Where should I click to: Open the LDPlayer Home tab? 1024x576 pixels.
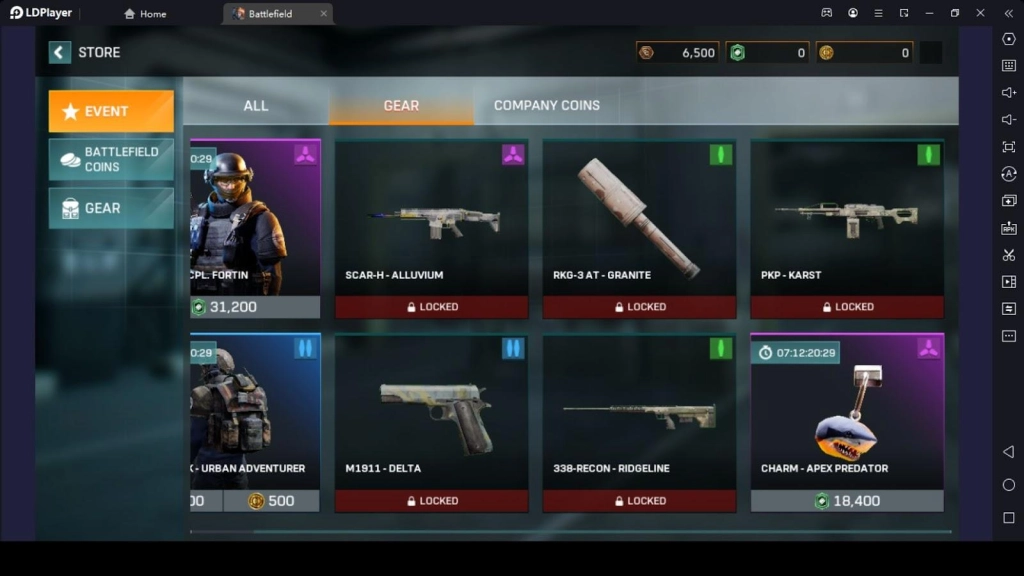145,14
